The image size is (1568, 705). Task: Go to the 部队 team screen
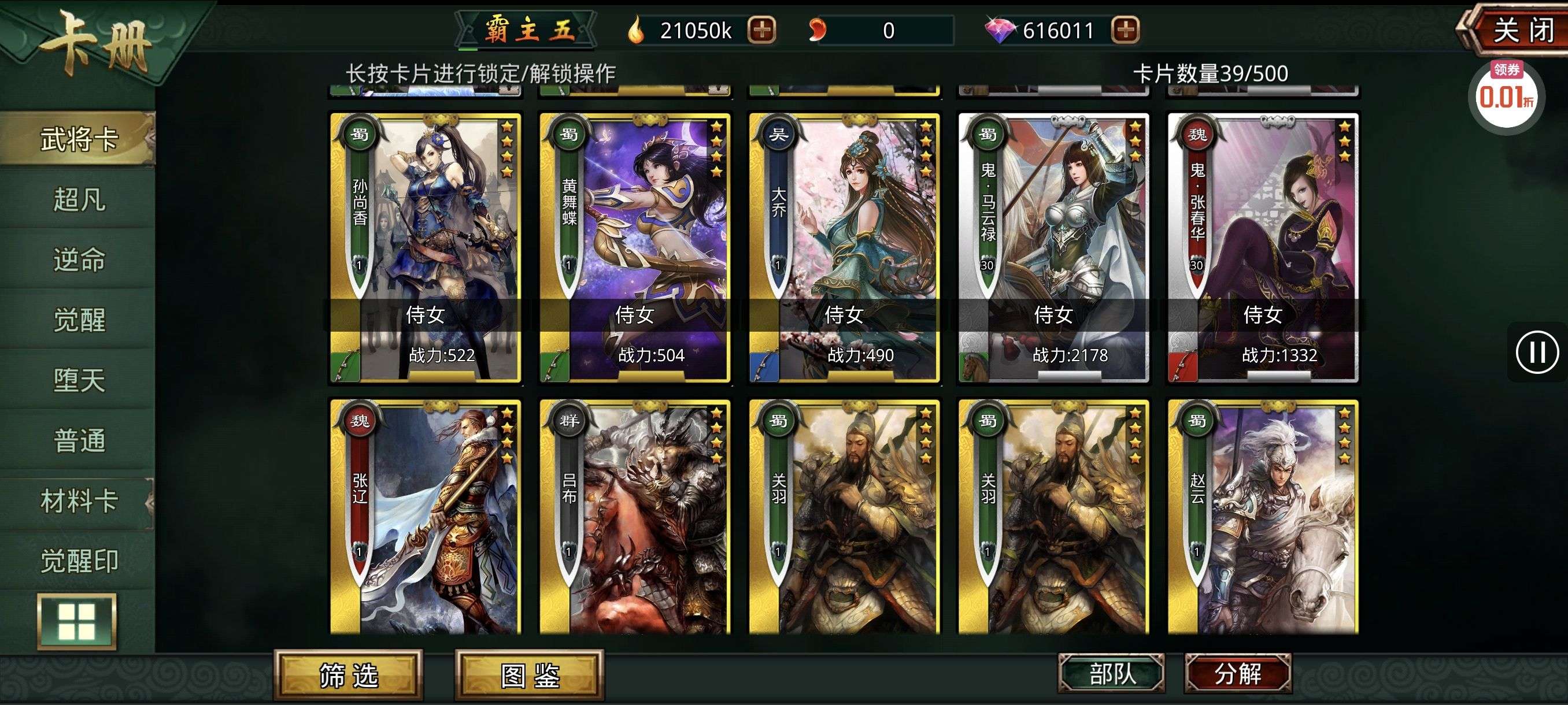tap(1112, 673)
